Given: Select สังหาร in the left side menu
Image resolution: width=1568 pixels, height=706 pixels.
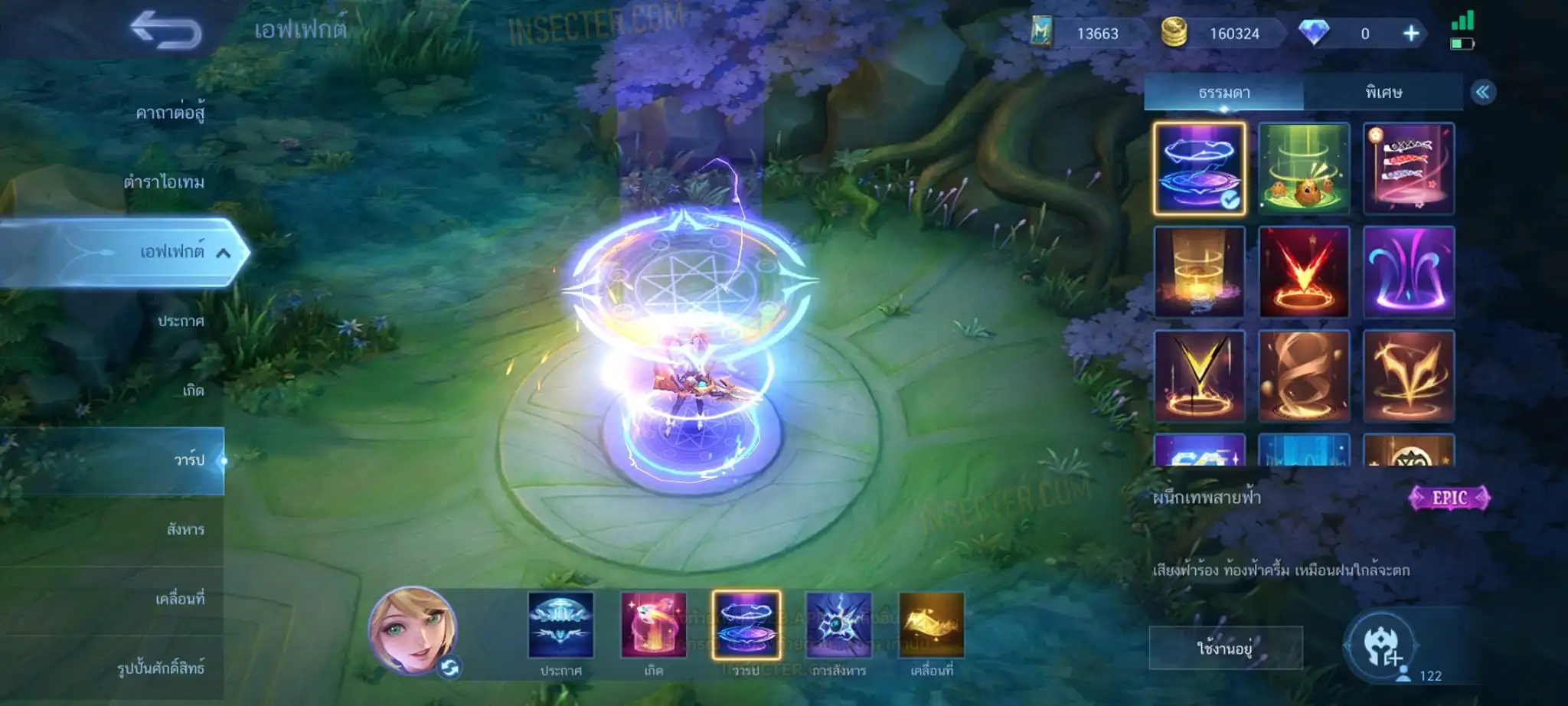Looking at the screenshot, I should (185, 529).
